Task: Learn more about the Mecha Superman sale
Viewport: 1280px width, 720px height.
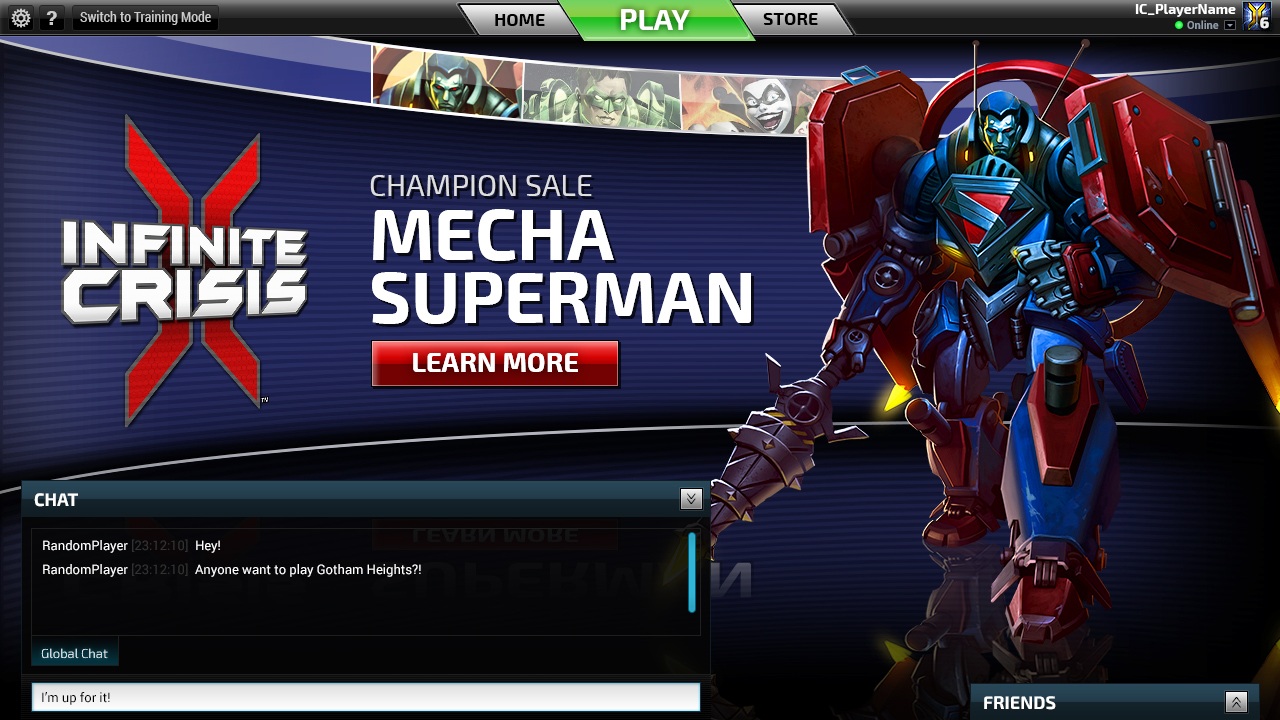Action: [x=495, y=363]
